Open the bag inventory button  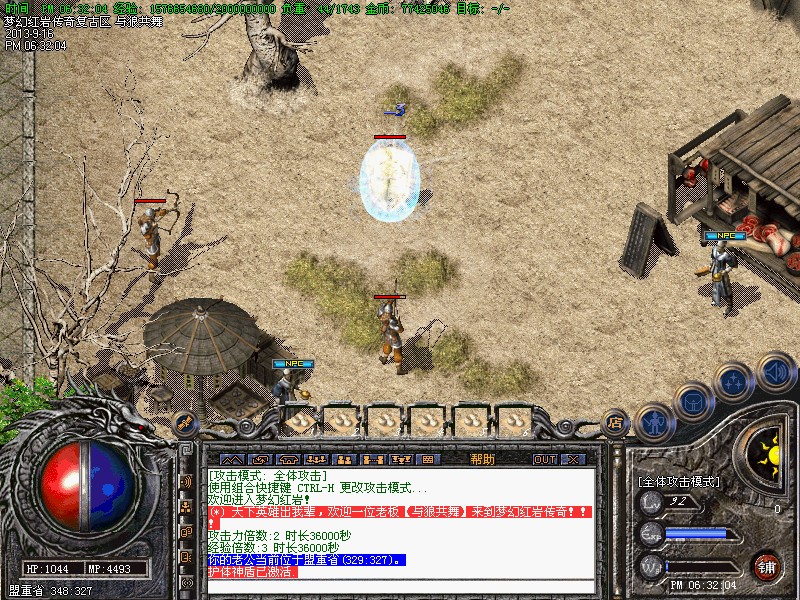(x=693, y=403)
